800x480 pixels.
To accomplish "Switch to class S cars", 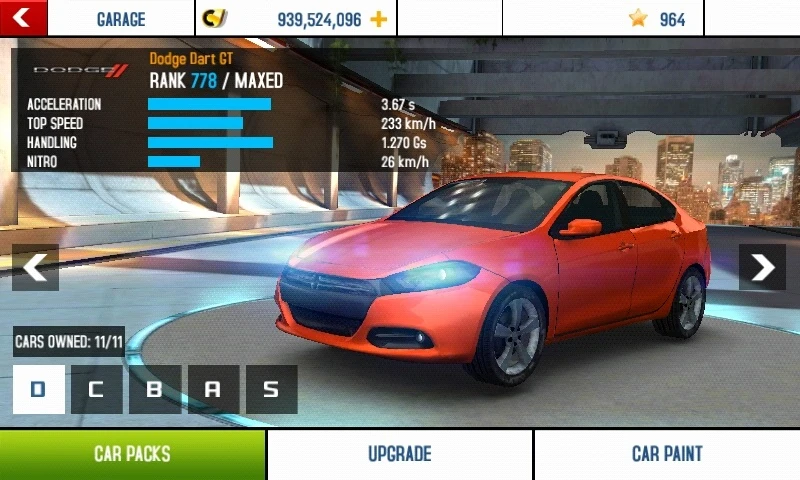I will coord(271,389).
